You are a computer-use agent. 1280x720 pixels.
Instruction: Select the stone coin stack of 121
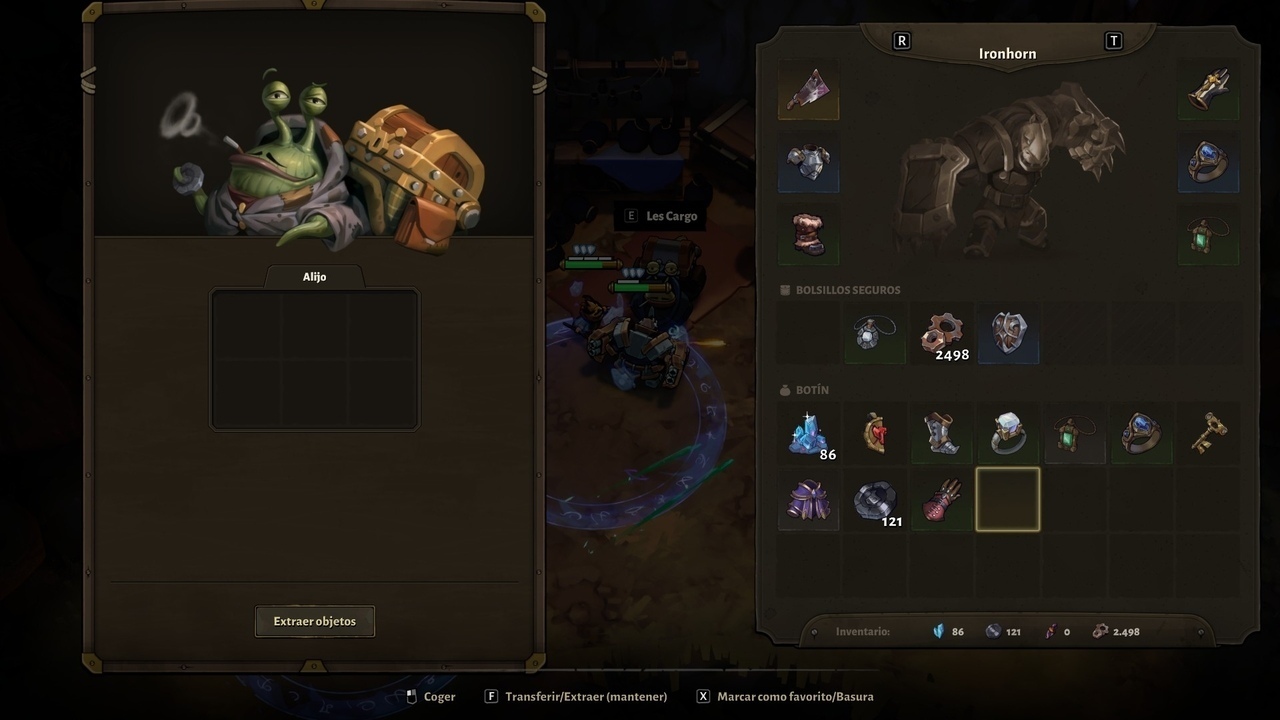click(875, 500)
